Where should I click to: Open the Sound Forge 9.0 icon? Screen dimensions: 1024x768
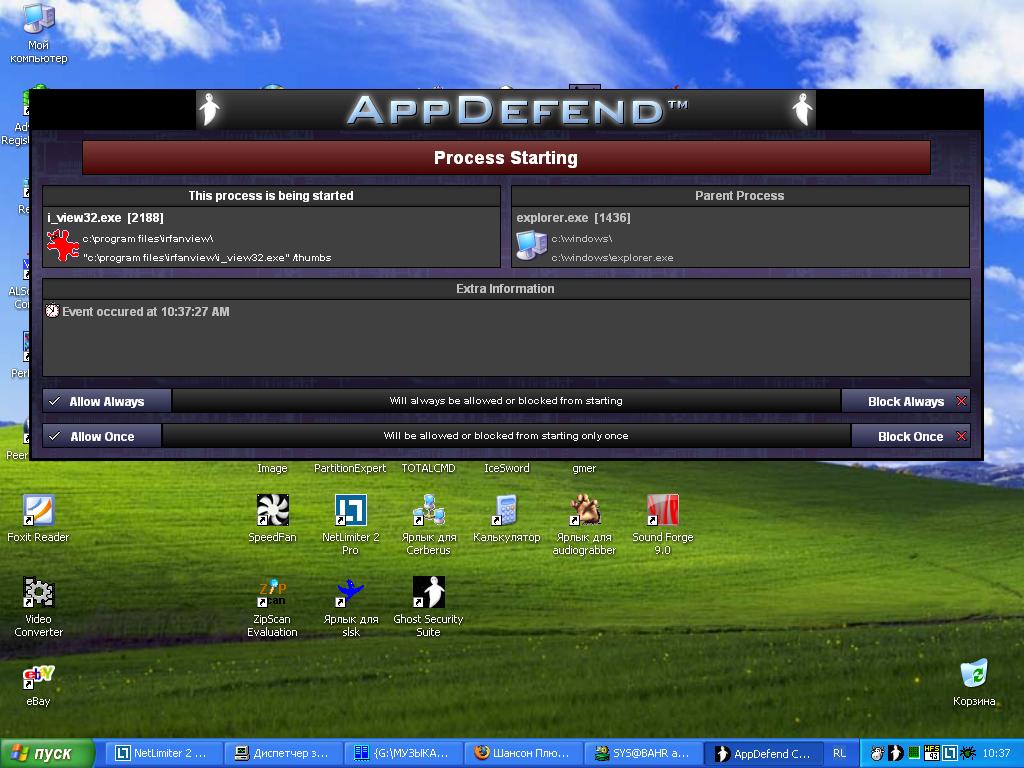(662, 511)
